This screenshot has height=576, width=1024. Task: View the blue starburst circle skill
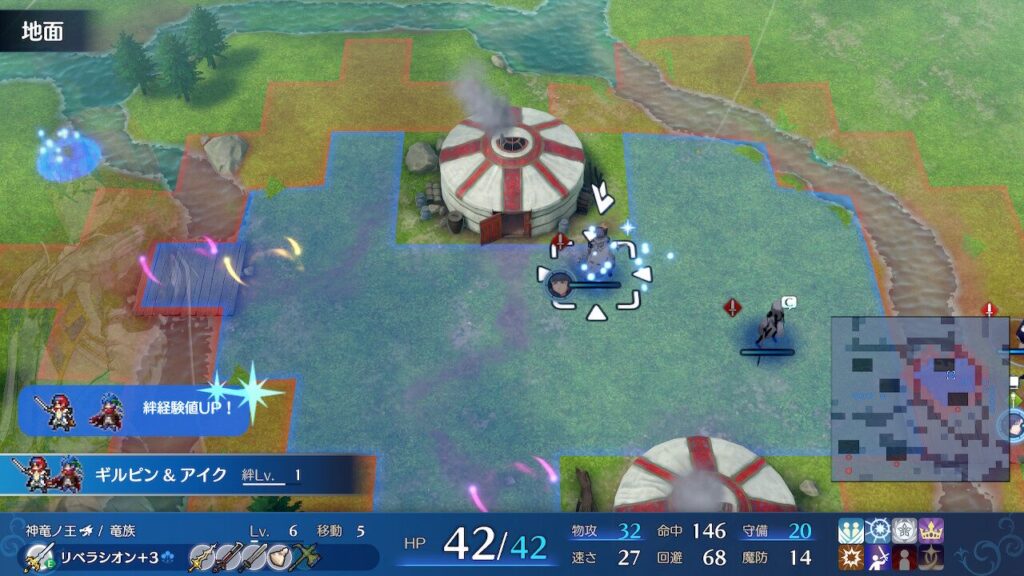pyautogui.click(x=878, y=530)
